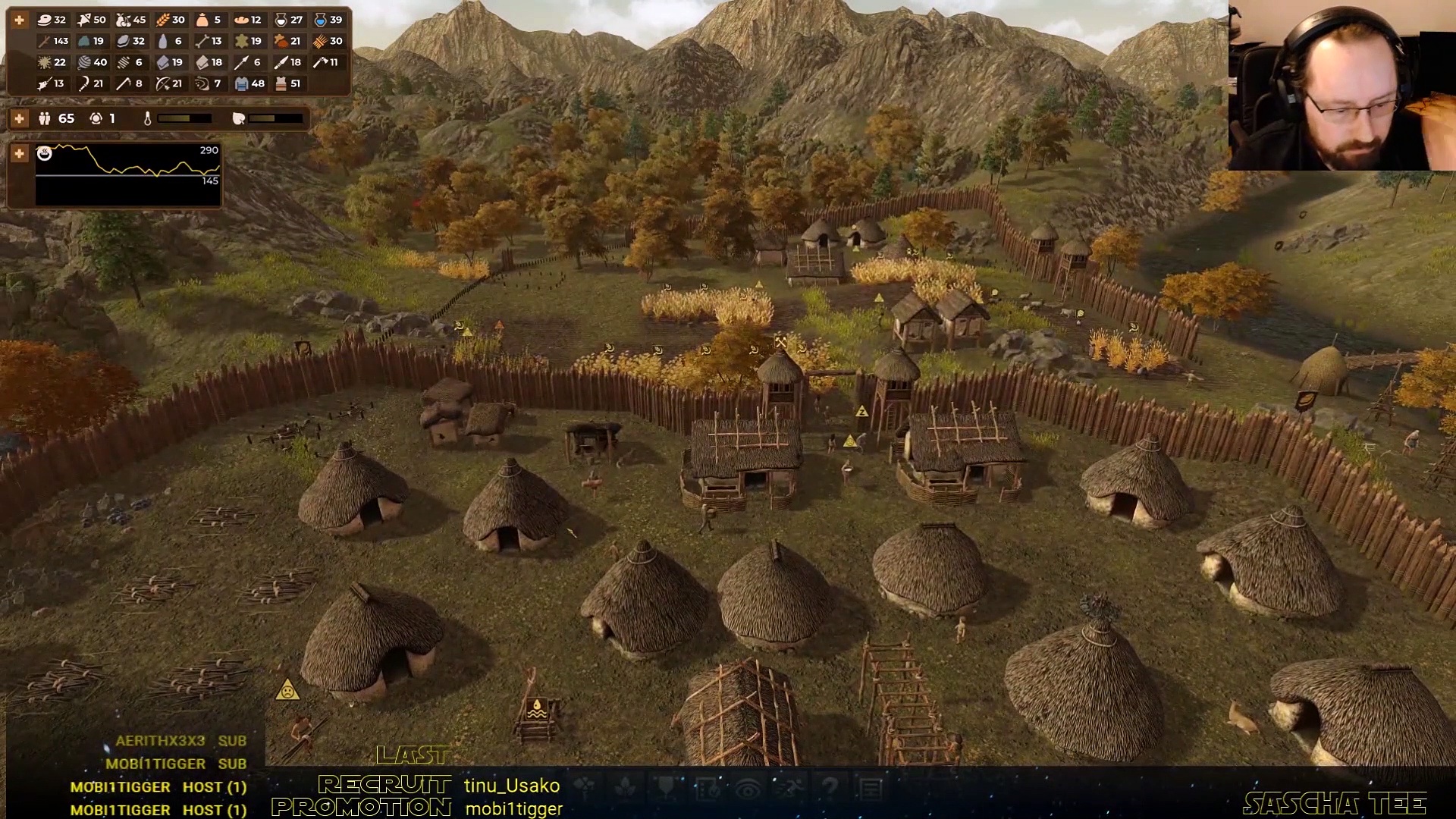
Task: Toggle the eye view icon in bottom toolbar
Action: pyautogui.click(x=748, y=789)
